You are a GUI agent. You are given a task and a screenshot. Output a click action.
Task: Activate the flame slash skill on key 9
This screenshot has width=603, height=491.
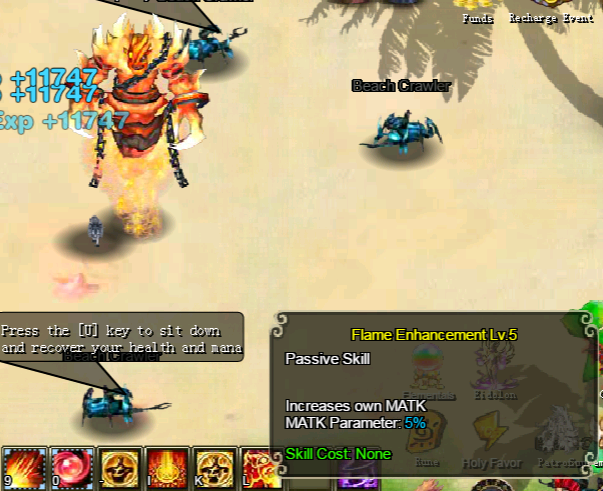click(23, 468)
